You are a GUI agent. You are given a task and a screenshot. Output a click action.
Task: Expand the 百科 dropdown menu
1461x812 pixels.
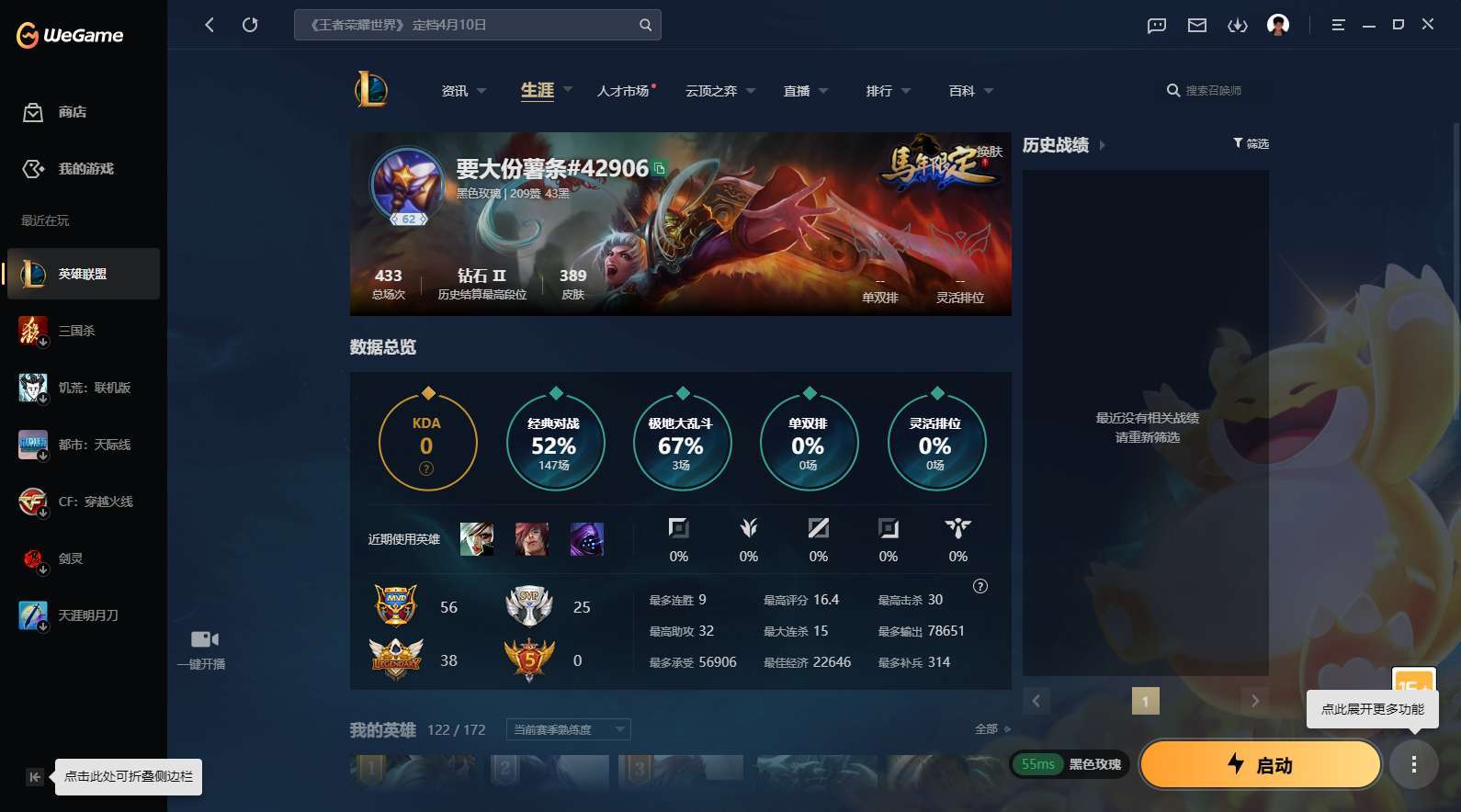[968, 90]
